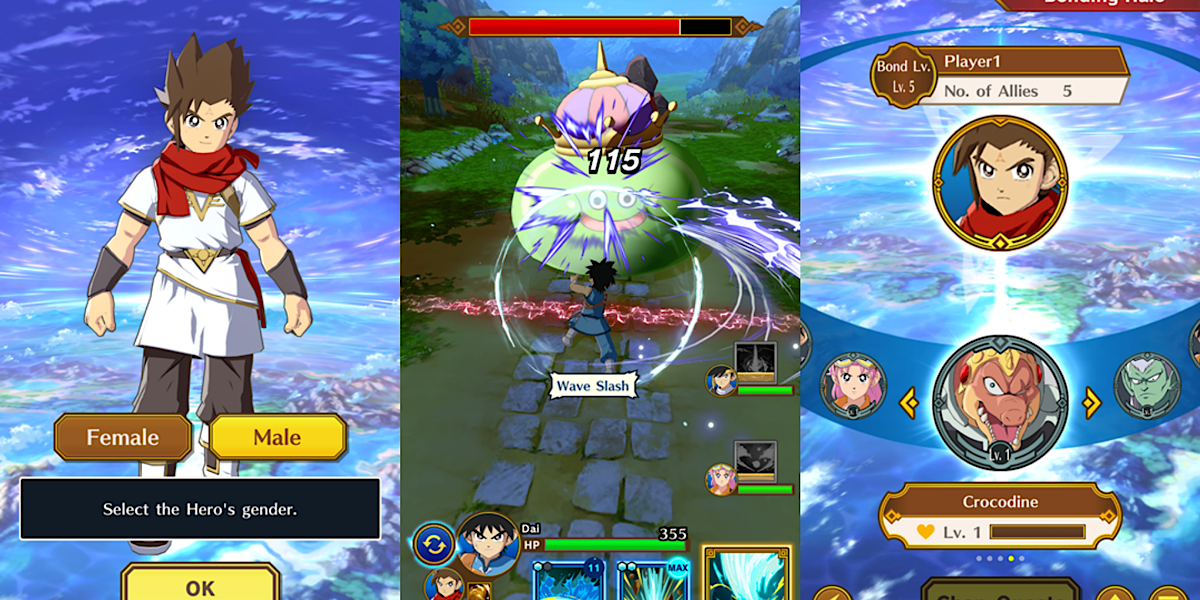1200x600 pixels.
Task: Tap the blue character swap button
Action: 434,545
